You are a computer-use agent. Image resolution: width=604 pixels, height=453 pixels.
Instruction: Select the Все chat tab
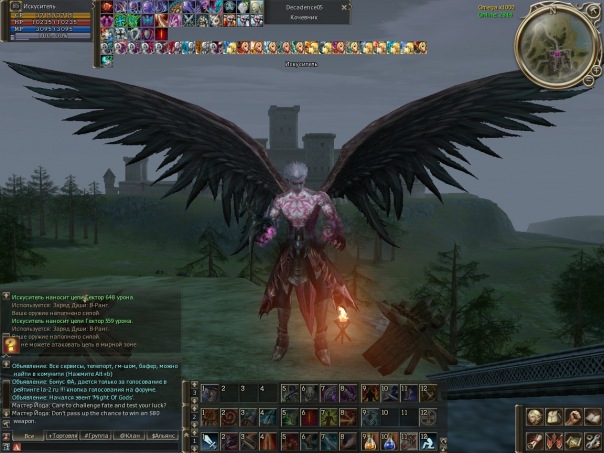click(30, 436)
